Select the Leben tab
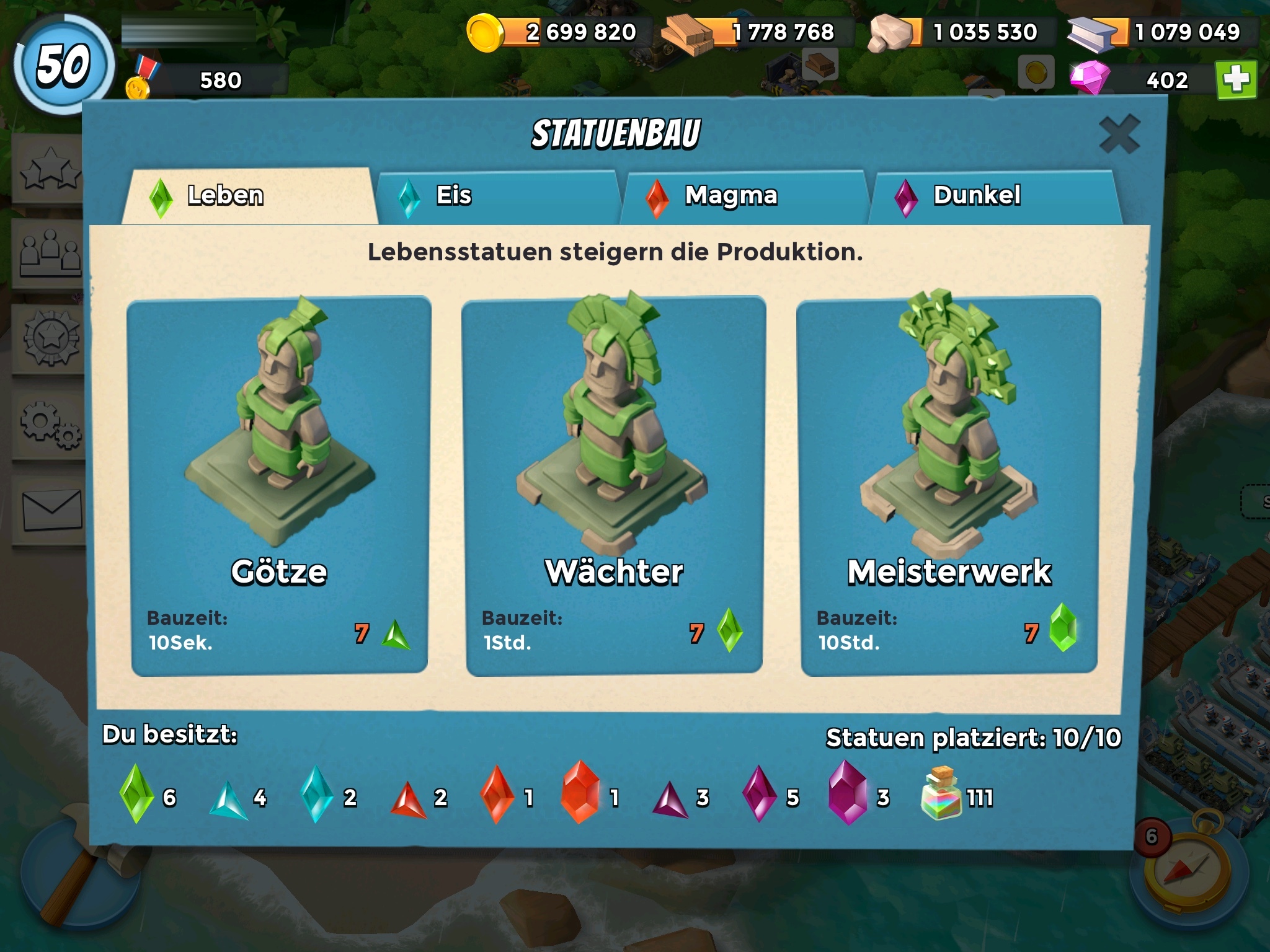Viewport: 1270px width, 952px height. pyautogui.click(x=248, y=196)
